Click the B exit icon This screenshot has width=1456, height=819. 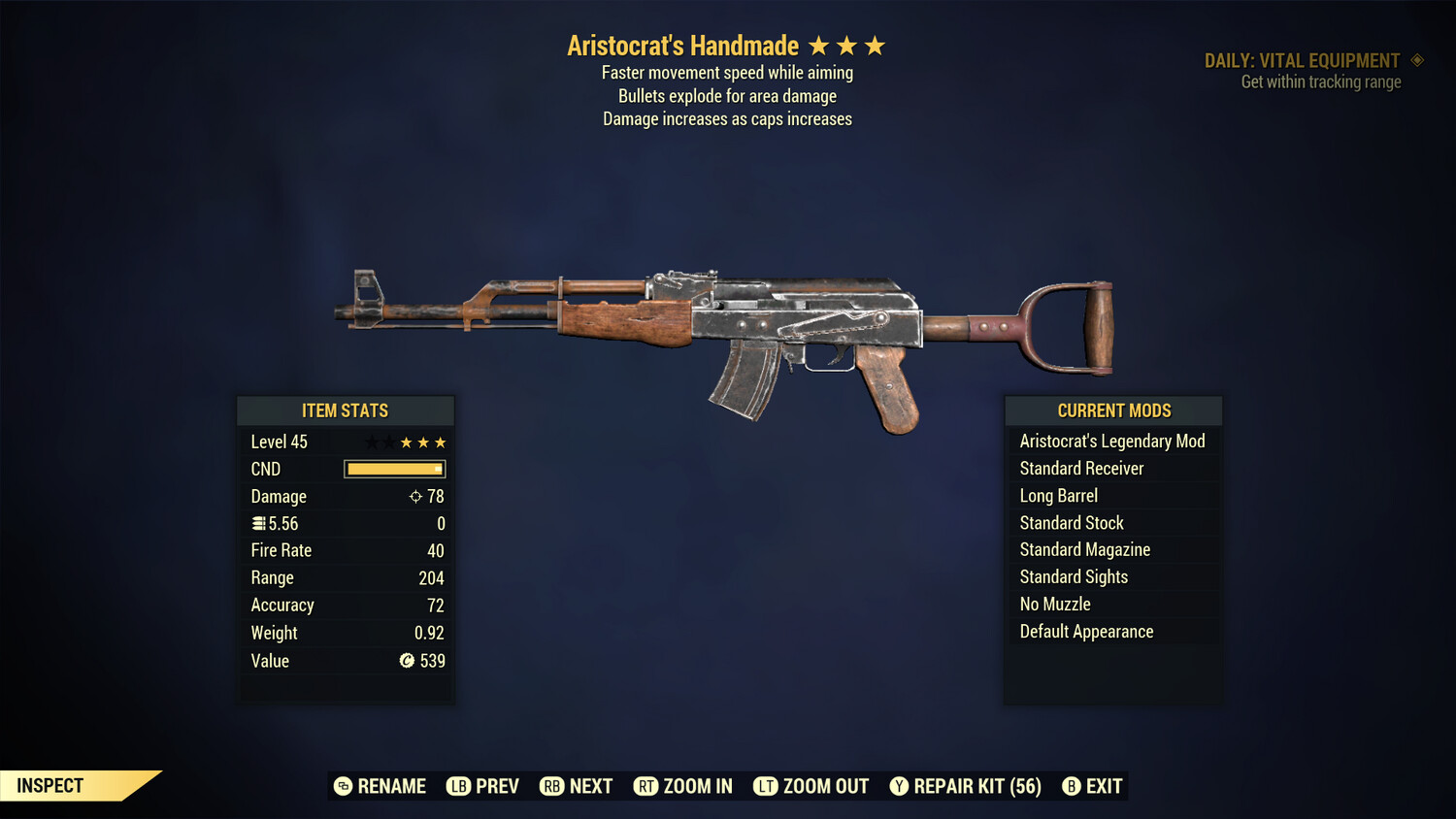point(1072,786)
